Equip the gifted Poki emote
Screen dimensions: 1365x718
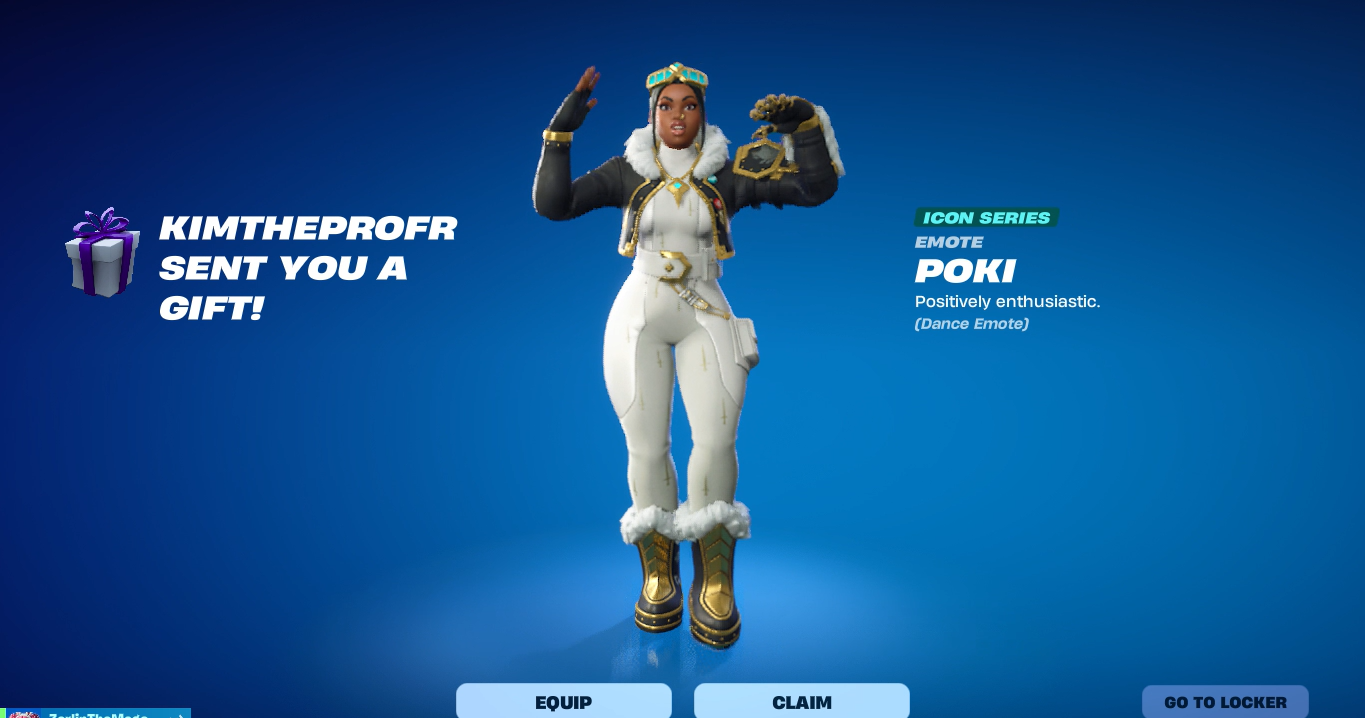coord(563,701)
